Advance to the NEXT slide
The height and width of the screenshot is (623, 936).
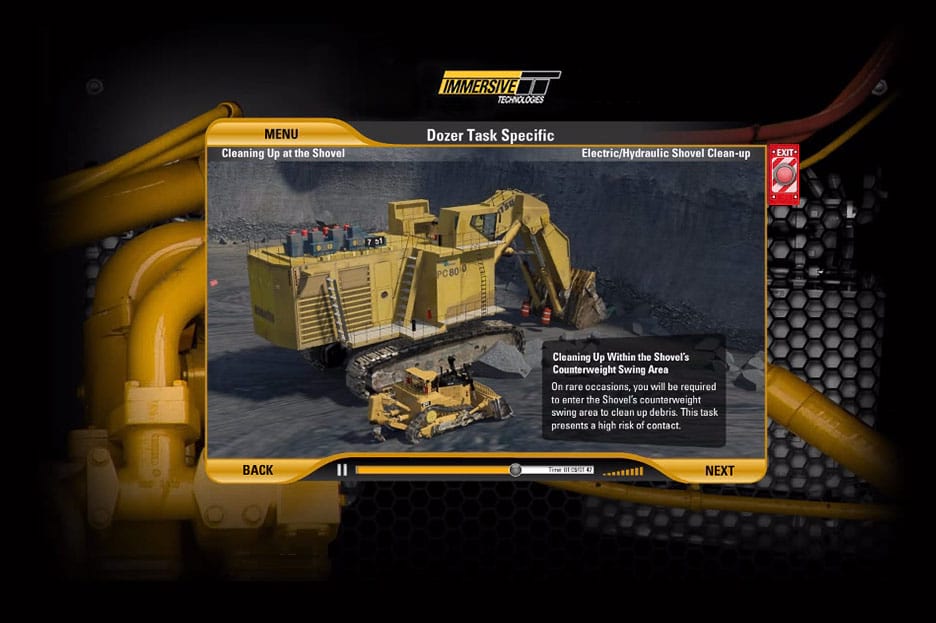tap(719, 471)
